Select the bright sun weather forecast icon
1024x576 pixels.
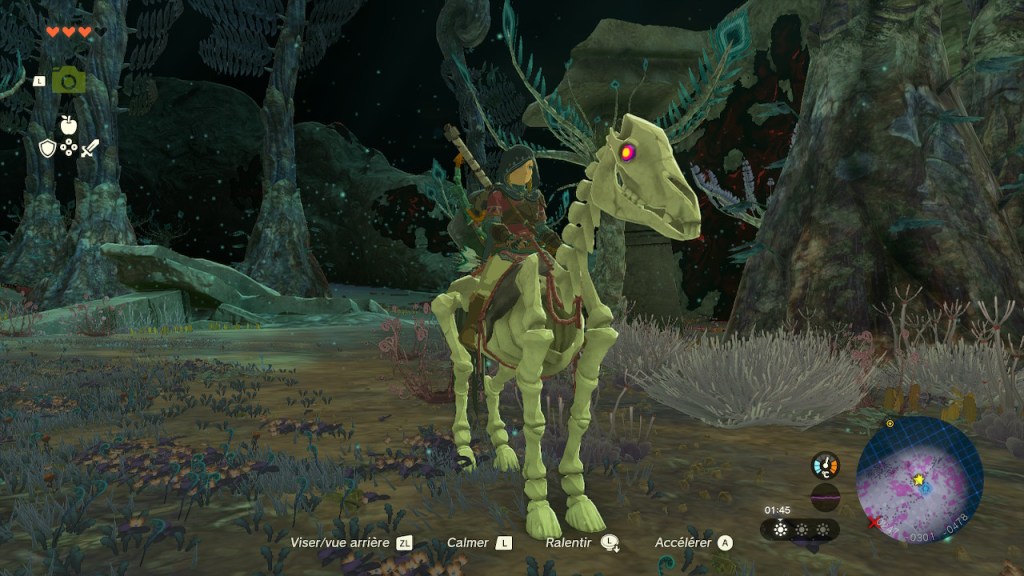pos(780,529)
